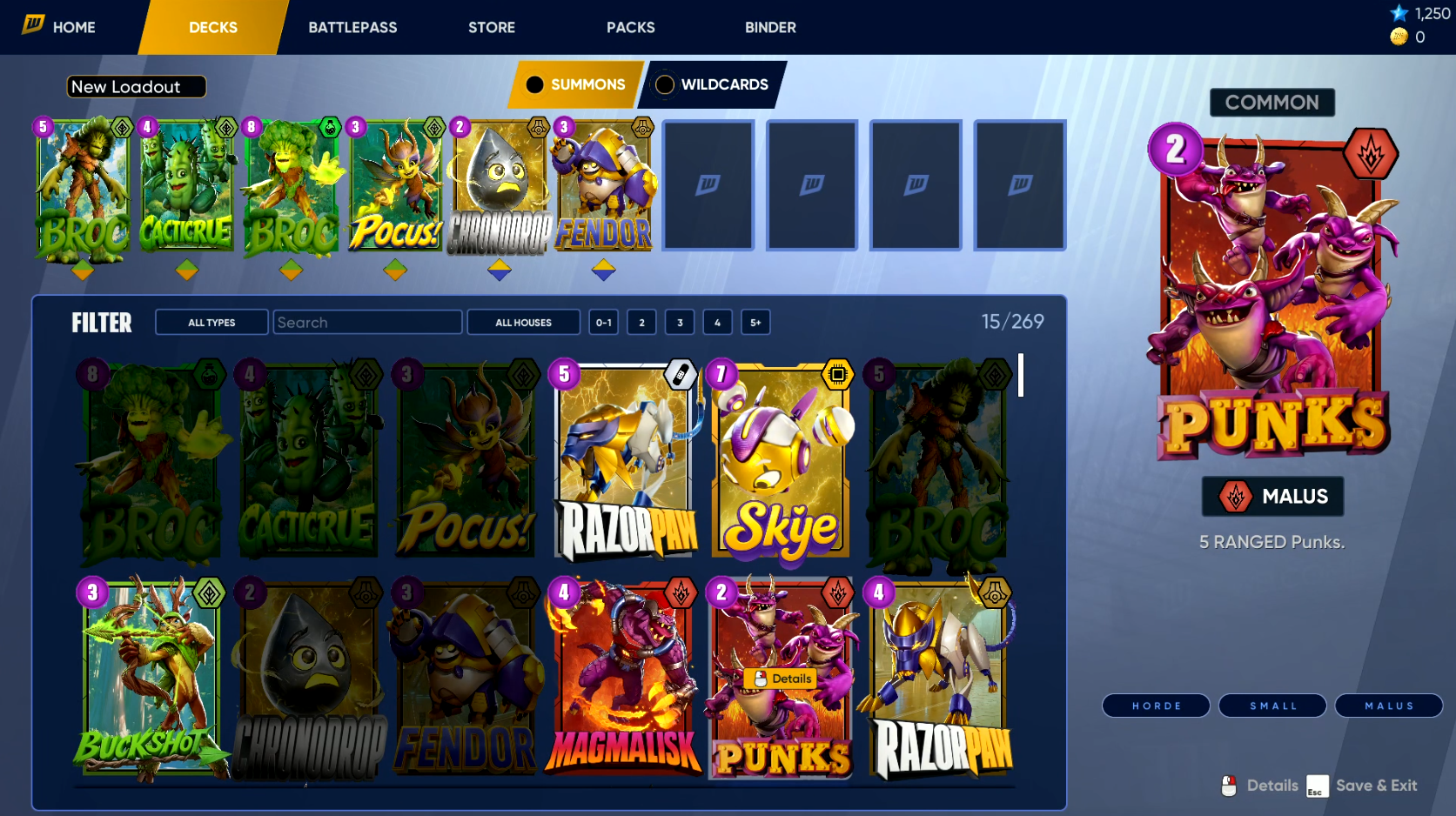Filter cards by cost 5+
1456x816 pixels.
755,323
